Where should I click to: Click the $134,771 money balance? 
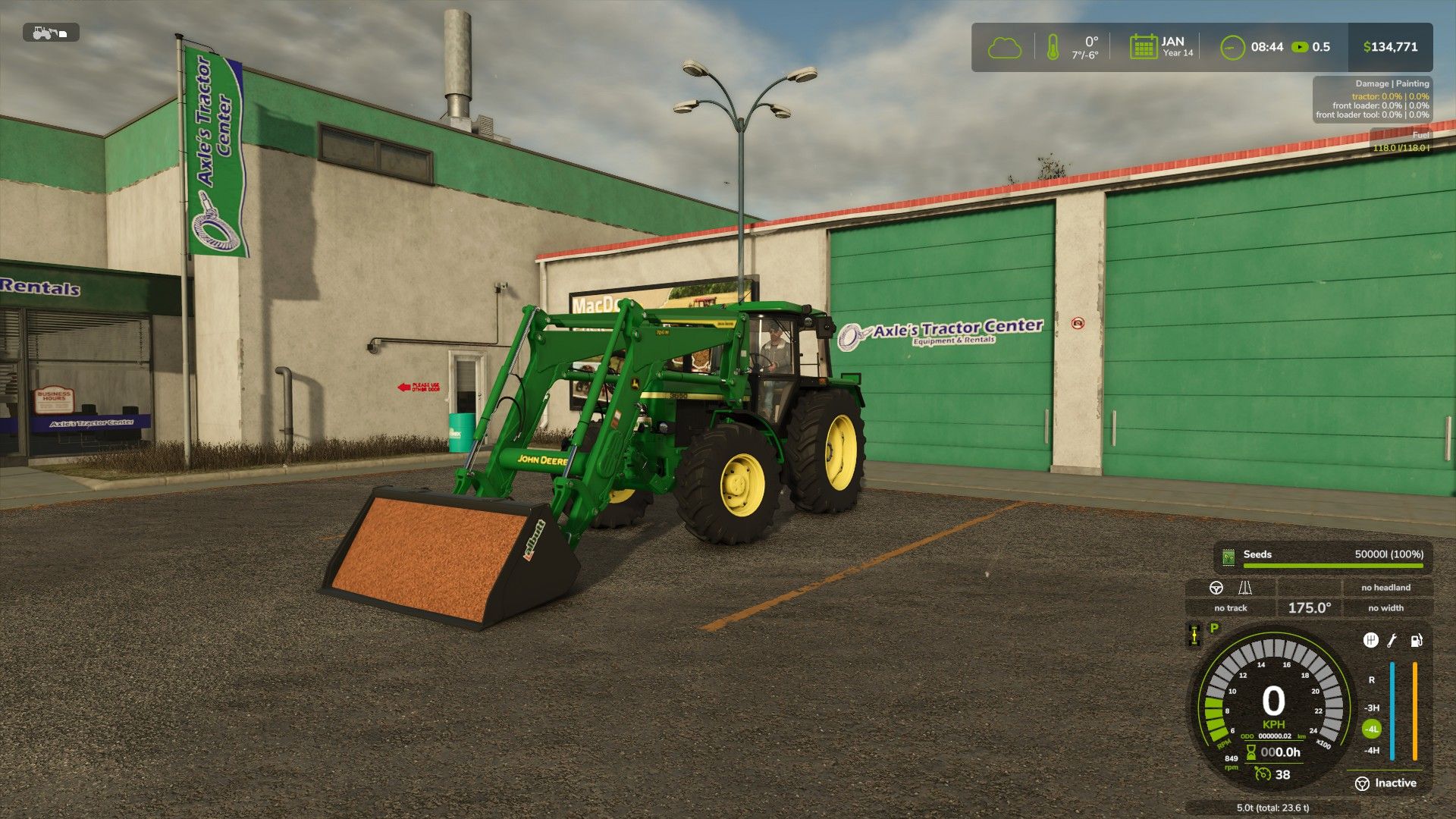tap(1392, 47)
